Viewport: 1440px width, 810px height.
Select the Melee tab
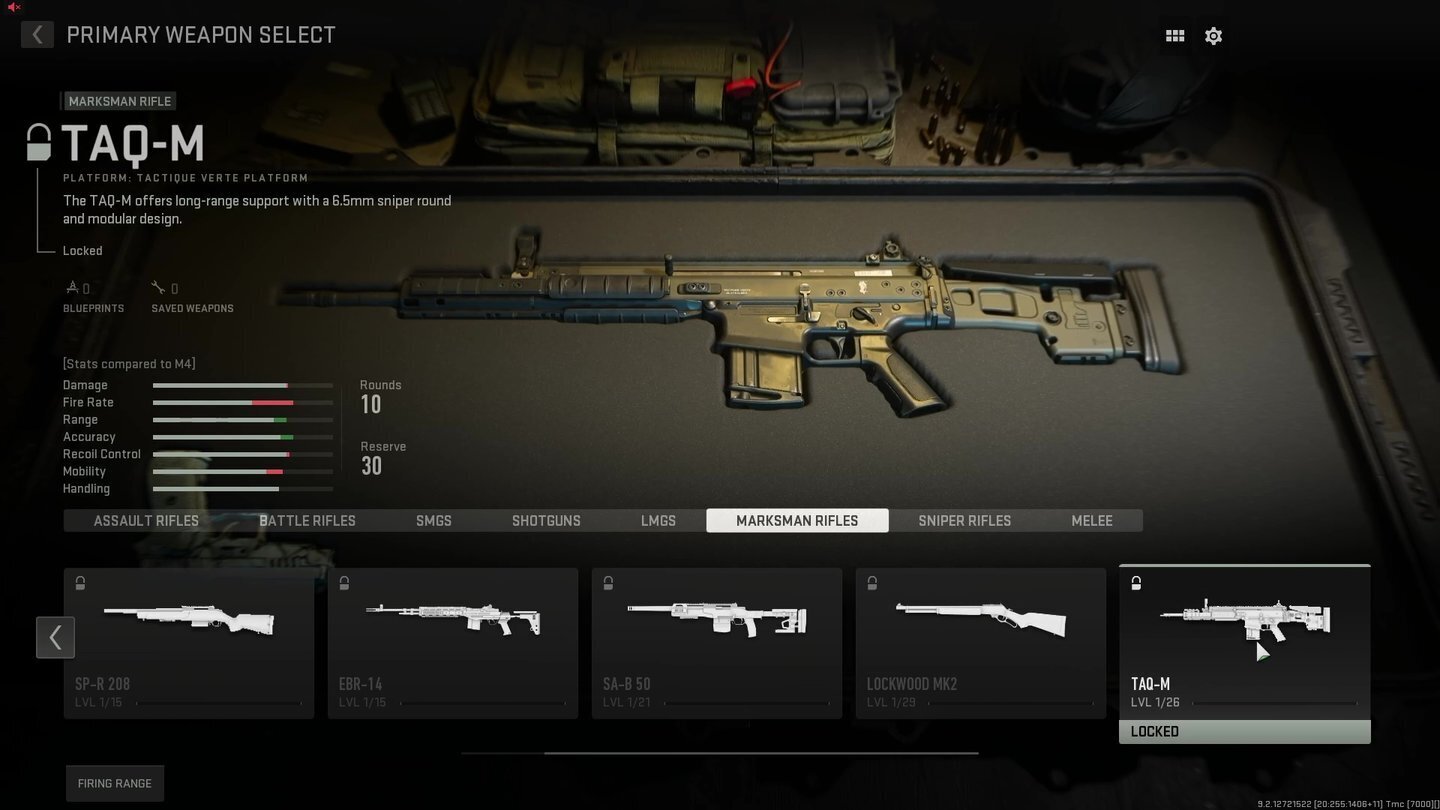click(1091, 520)
